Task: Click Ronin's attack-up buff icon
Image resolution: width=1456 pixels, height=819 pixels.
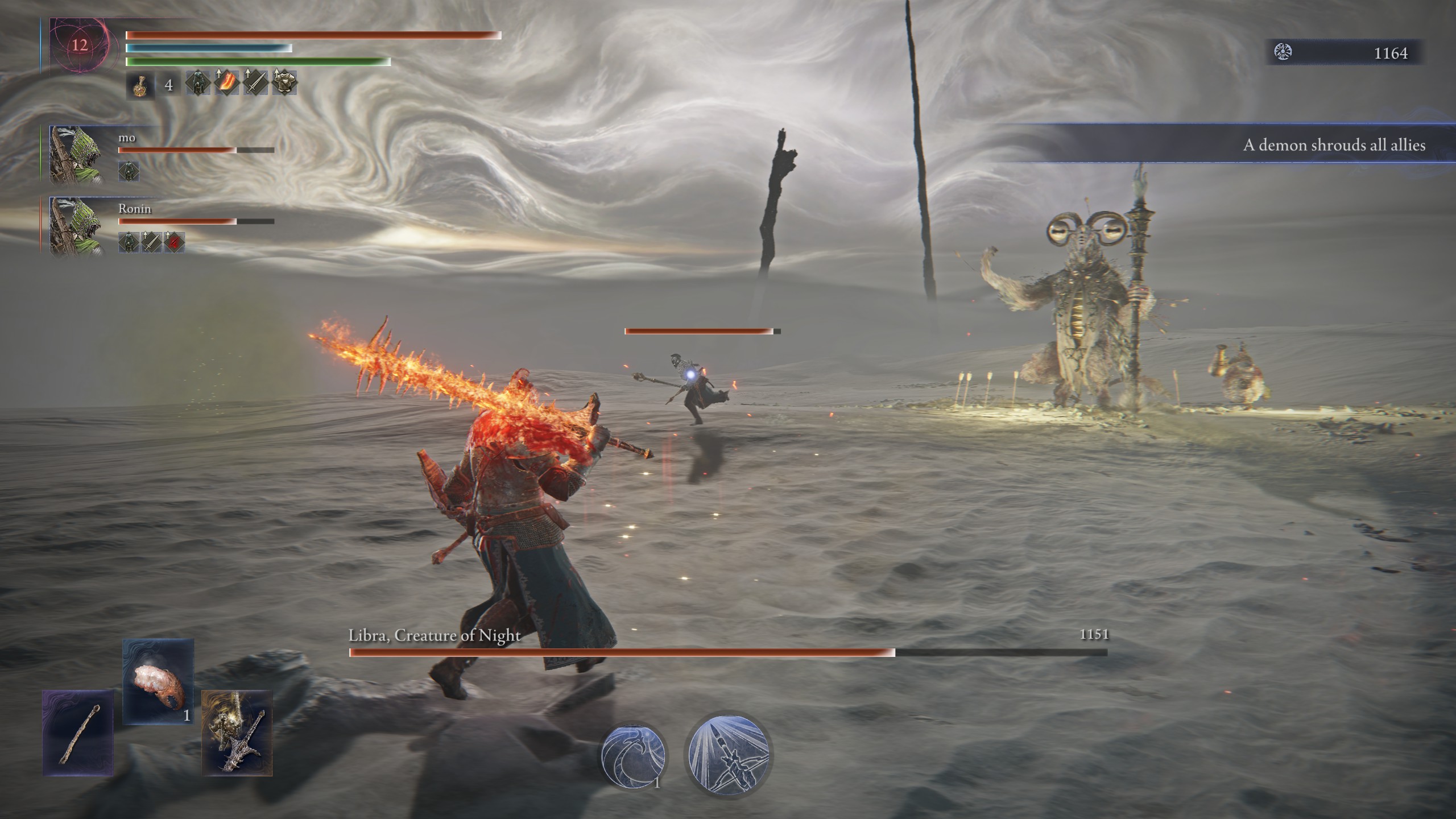Action: click(x=151, y=242)
